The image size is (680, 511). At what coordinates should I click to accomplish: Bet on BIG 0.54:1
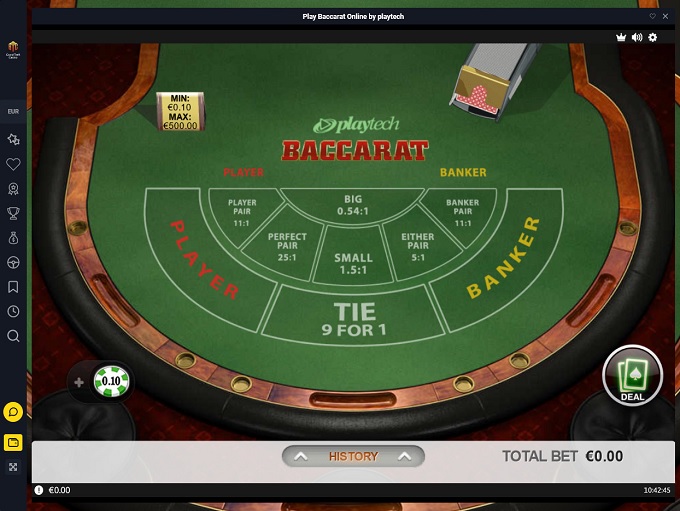coord(353,205)
